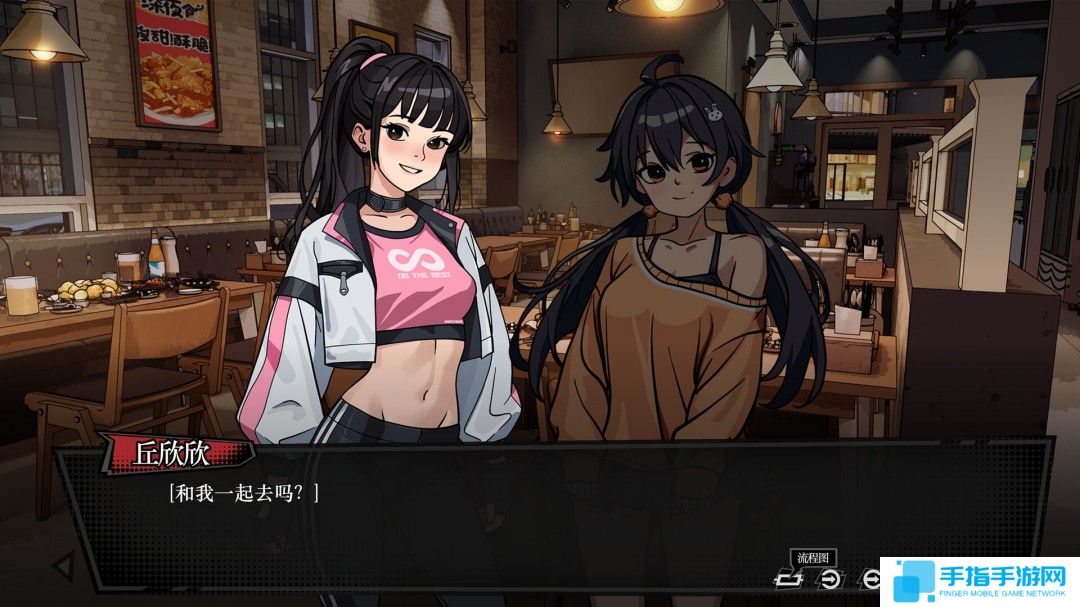The image size is (1080, 607).
Task: Open the flowchart (流程图) icon
Action: (x=790, y=578)
